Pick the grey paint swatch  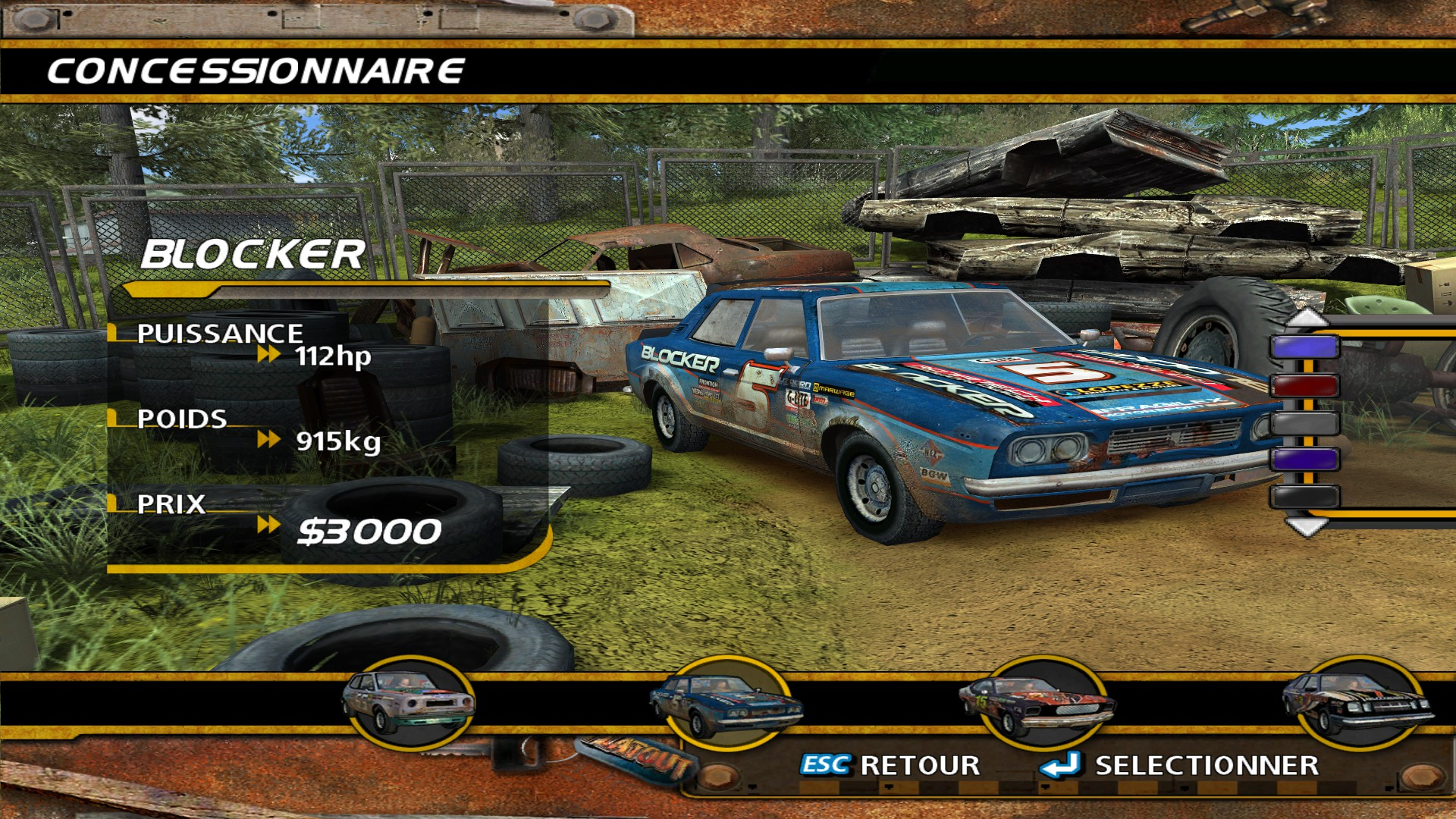point(1304,422)
